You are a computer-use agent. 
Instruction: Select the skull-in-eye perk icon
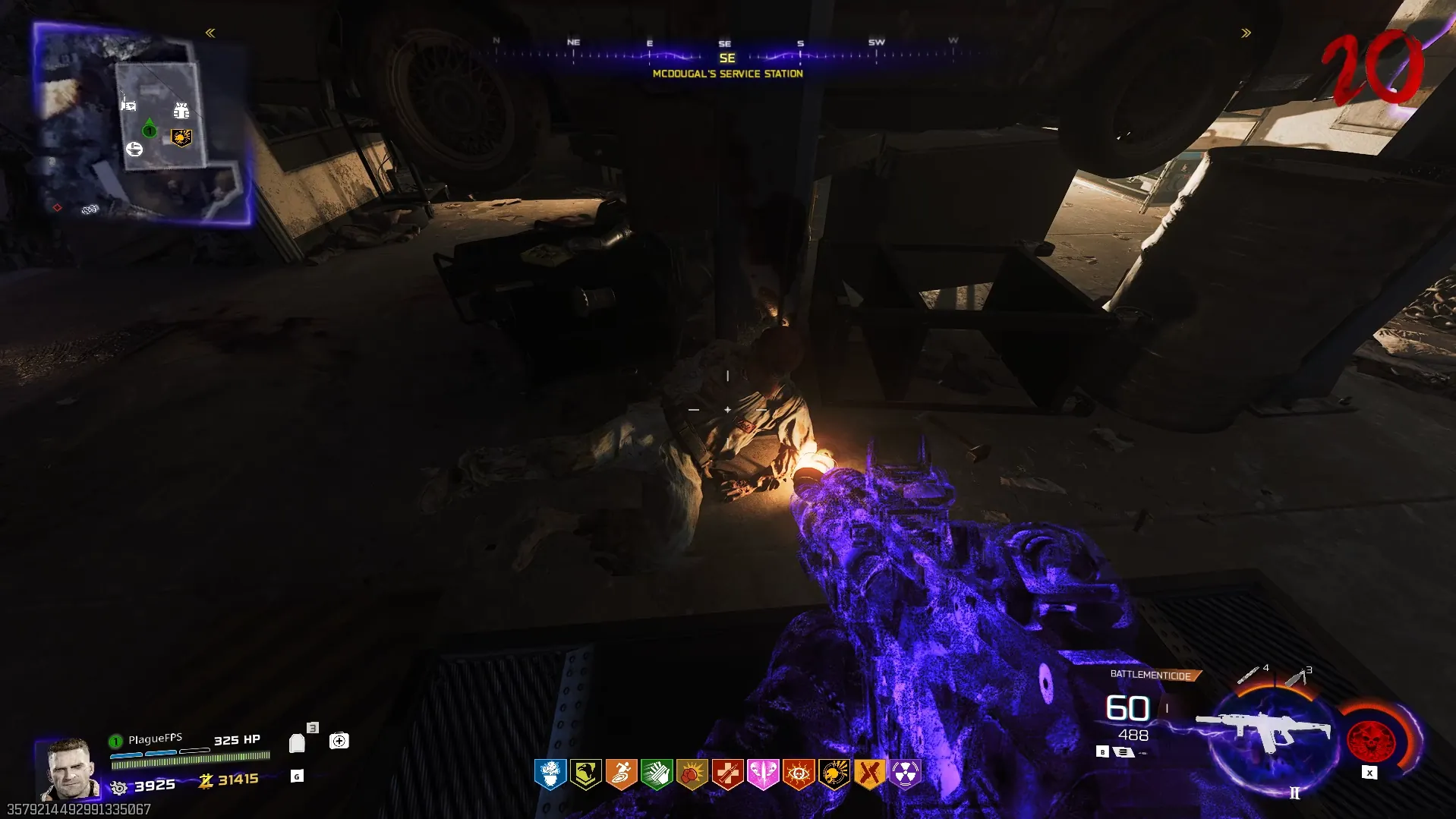pos(799,774)
